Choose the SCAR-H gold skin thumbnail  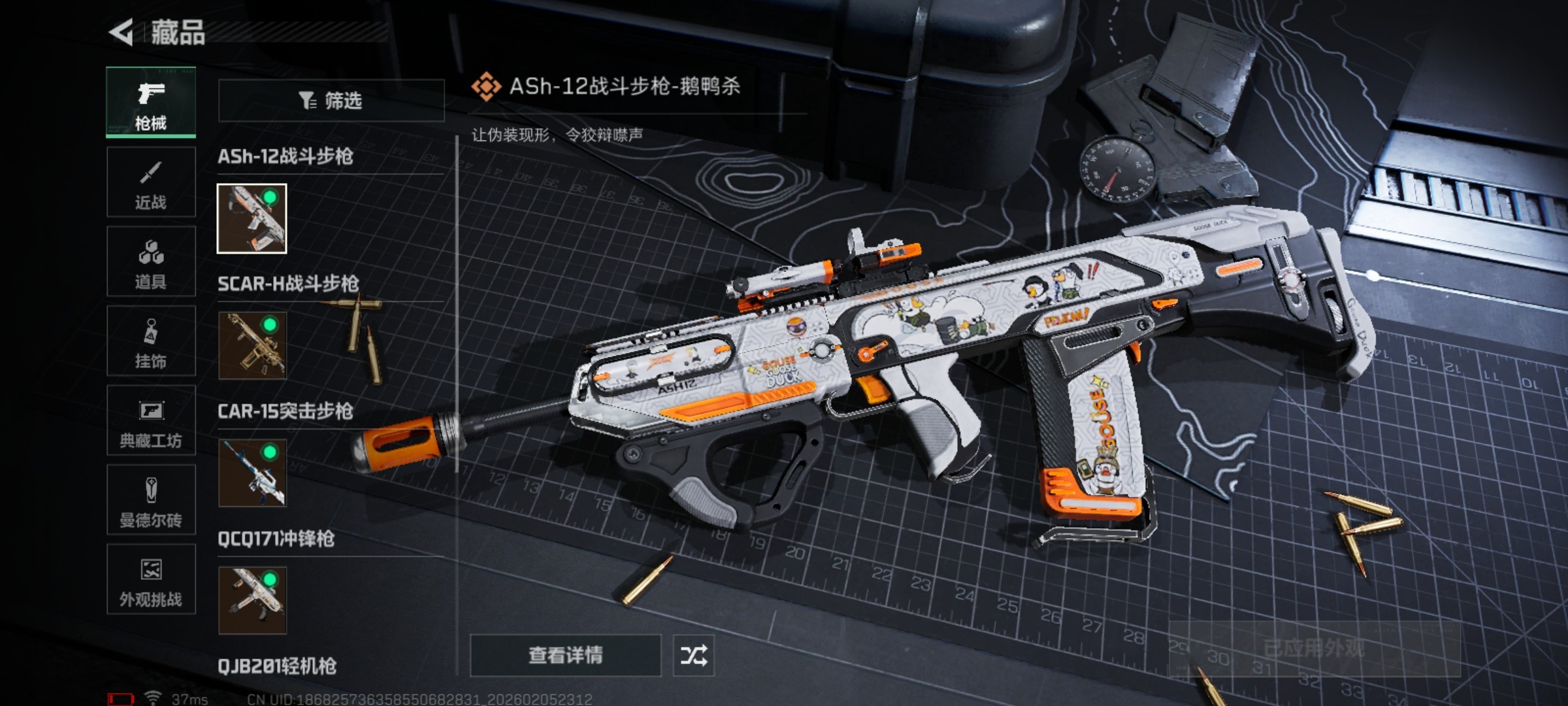click(x=252, y=346)
